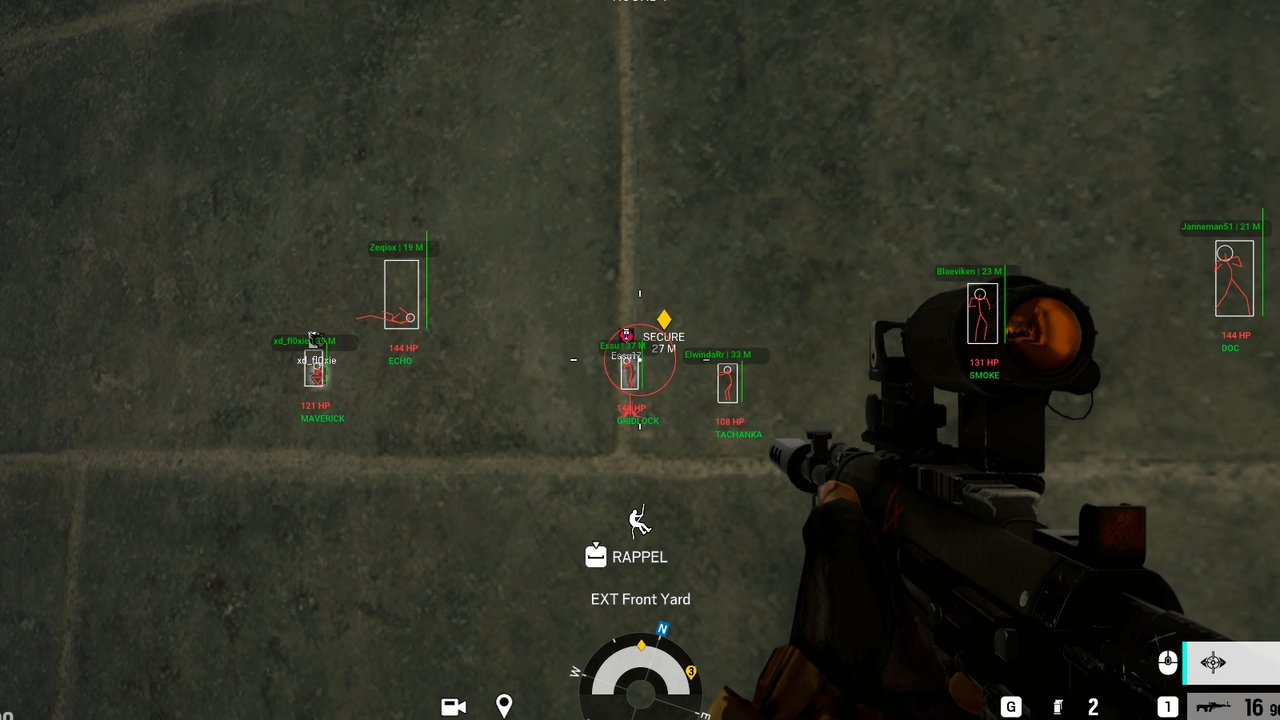Select the camera spectate icon bottom left
This screenshot has height=720, width=1280.
[453, 706]
